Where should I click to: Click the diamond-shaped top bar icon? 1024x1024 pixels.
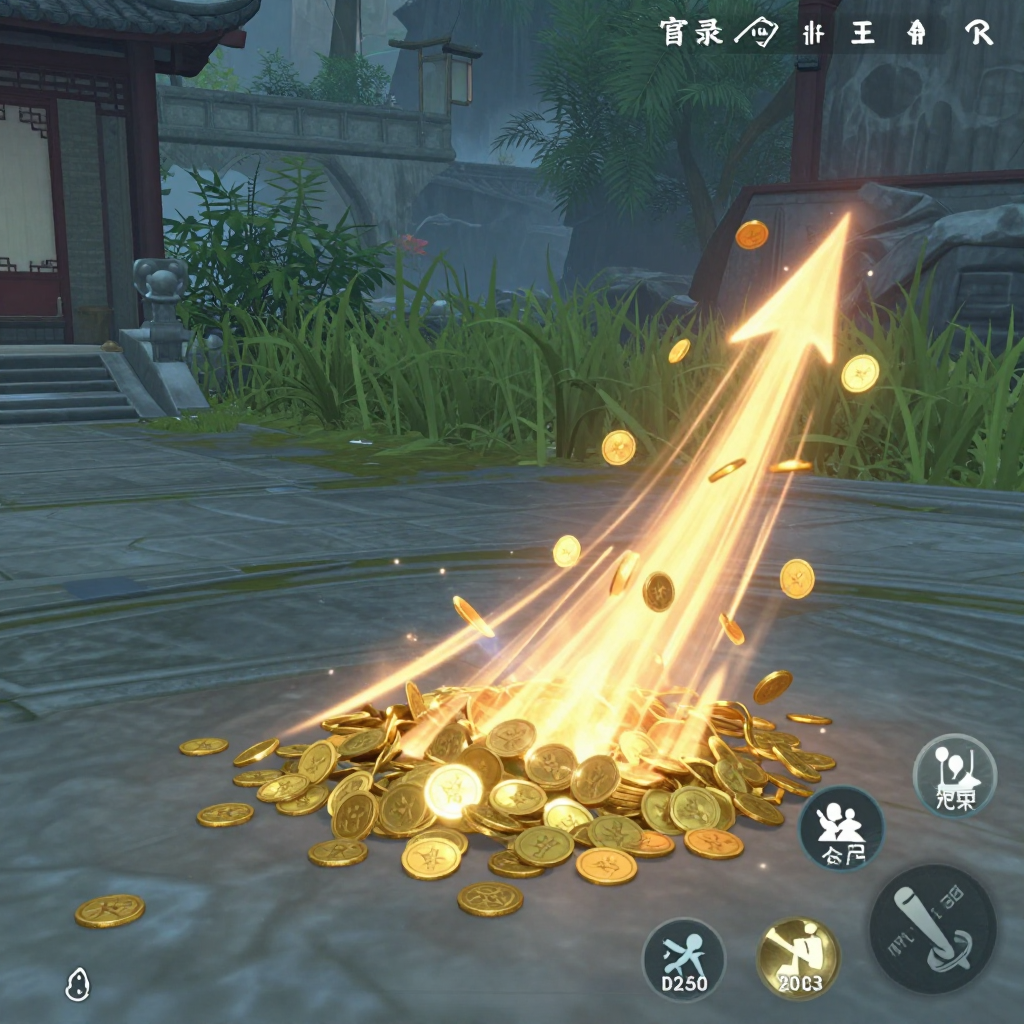pos(756,33)
